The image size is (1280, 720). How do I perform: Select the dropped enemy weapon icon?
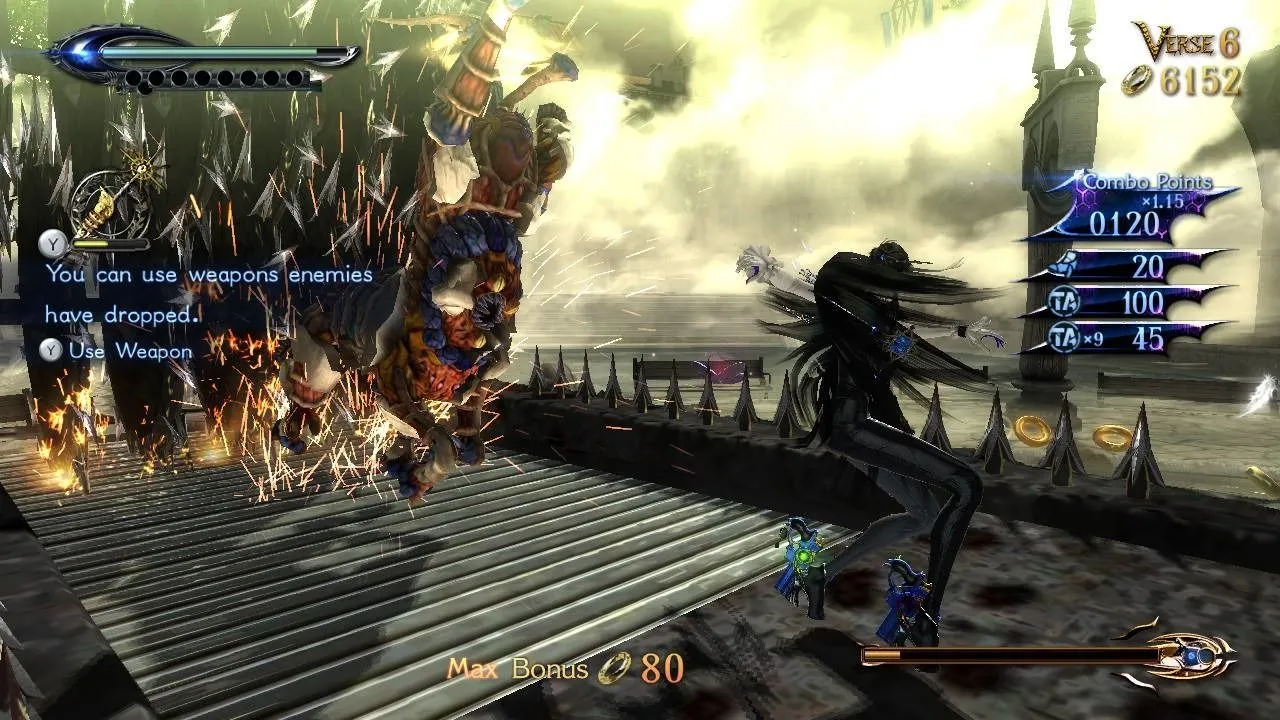pyautogui.click(x=108, y=200)
